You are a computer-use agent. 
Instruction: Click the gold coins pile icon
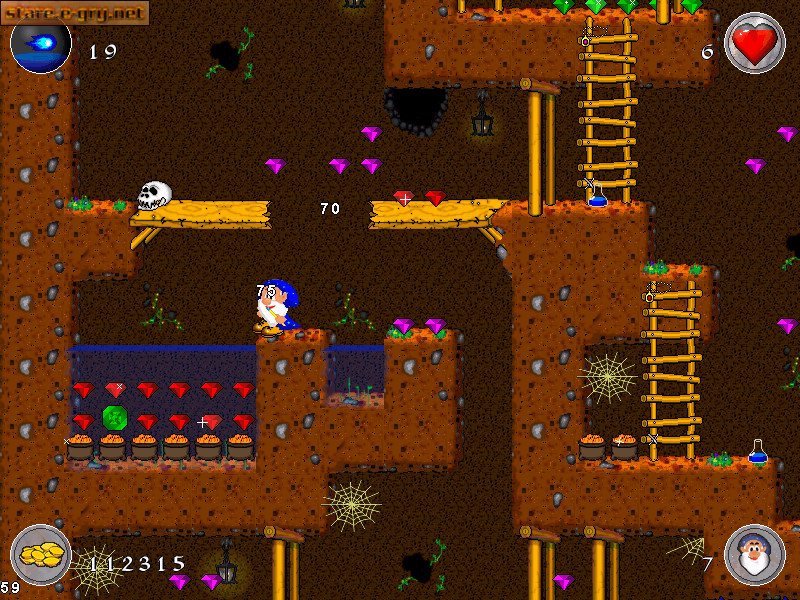point(41,555)
